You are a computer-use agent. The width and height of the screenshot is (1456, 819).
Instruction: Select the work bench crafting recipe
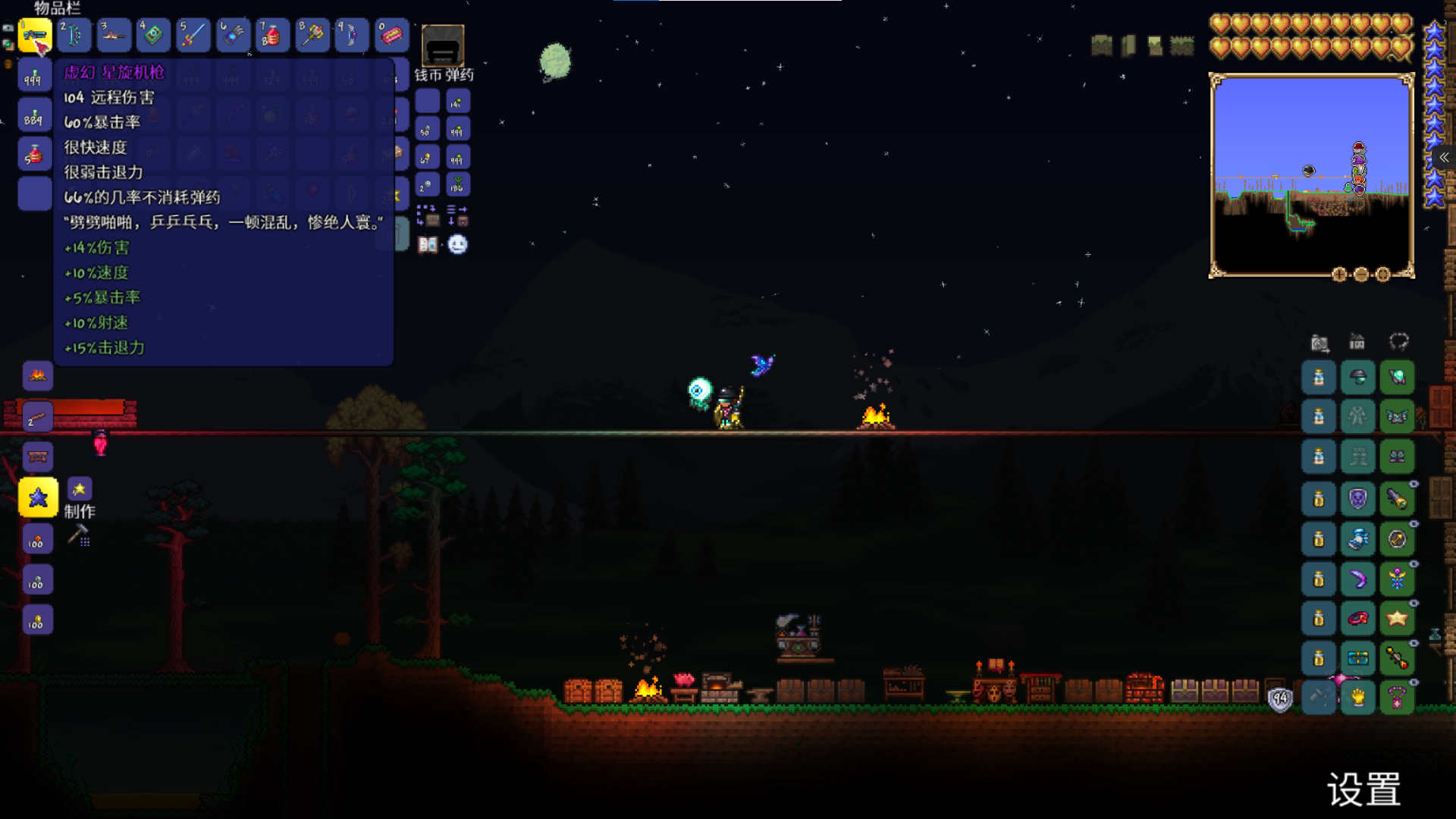37,457
